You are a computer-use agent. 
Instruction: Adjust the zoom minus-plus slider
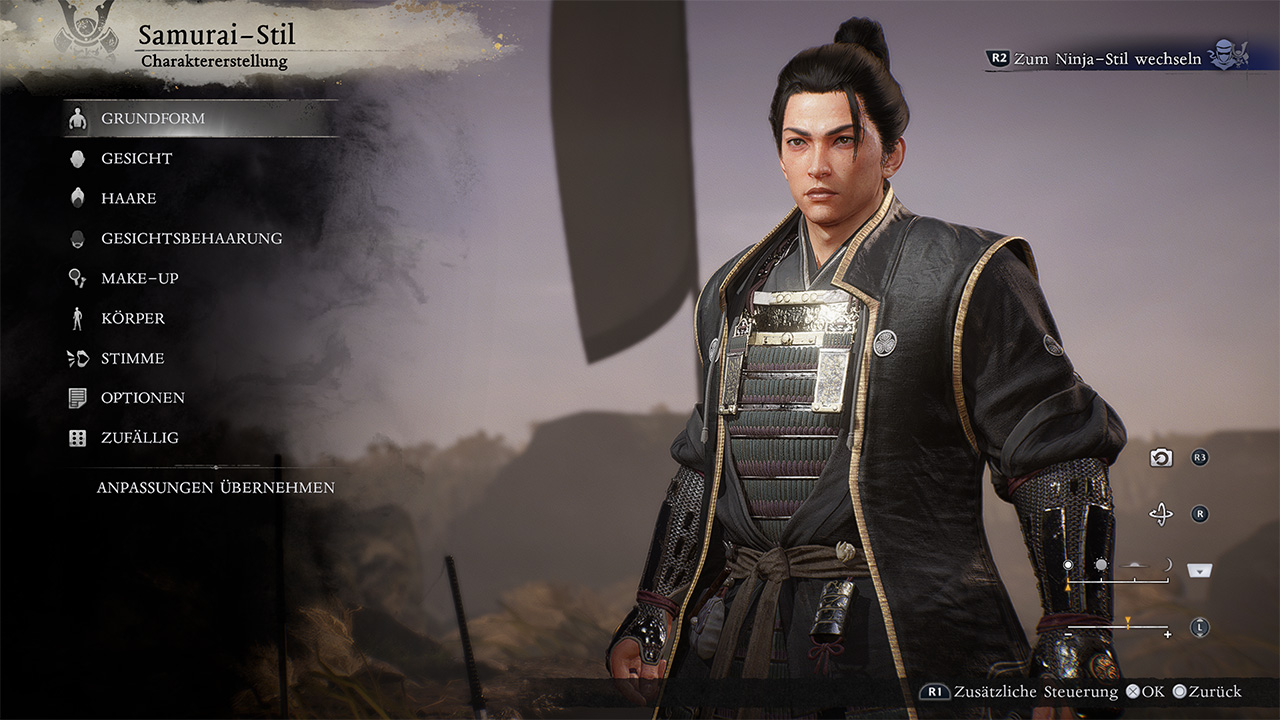[1118, 628]
